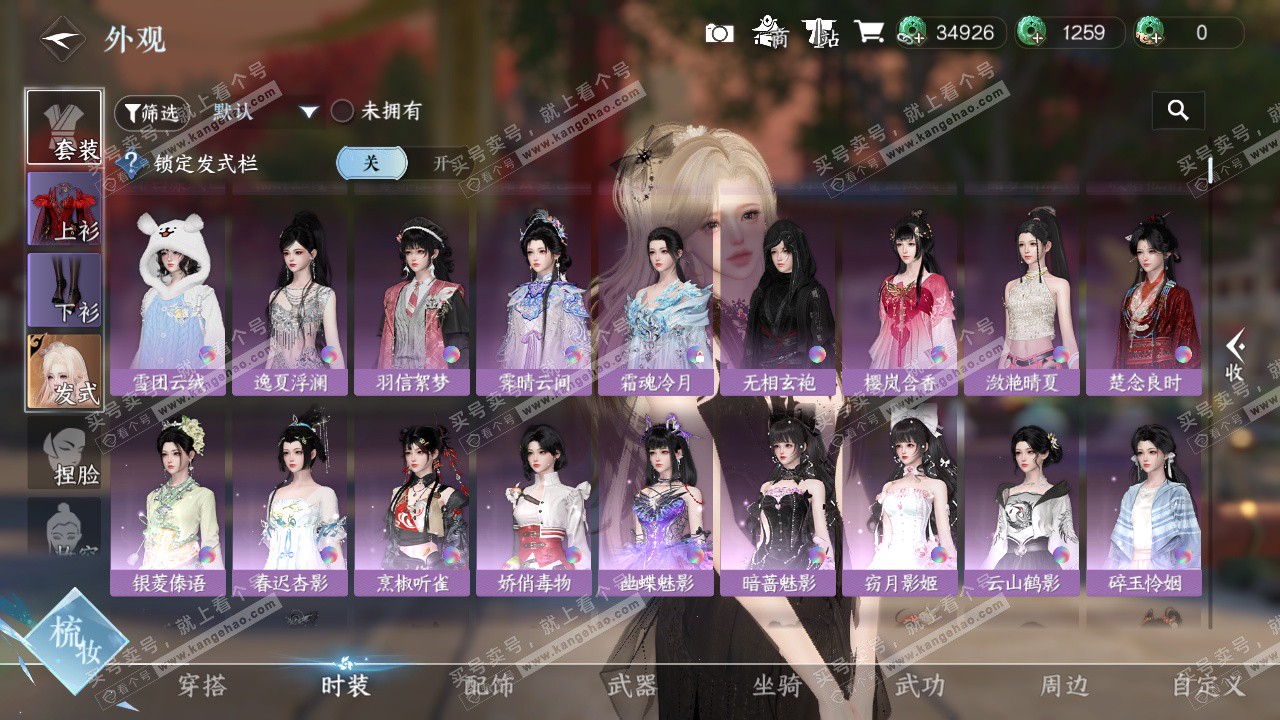
Task: Choose the 雪团云绒 outfit
Action: (x=168, y=302)
